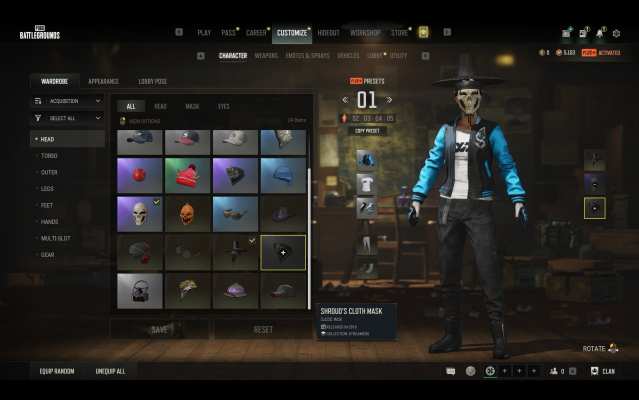Select the Gear wardrobe category

(x=48, y=255)
